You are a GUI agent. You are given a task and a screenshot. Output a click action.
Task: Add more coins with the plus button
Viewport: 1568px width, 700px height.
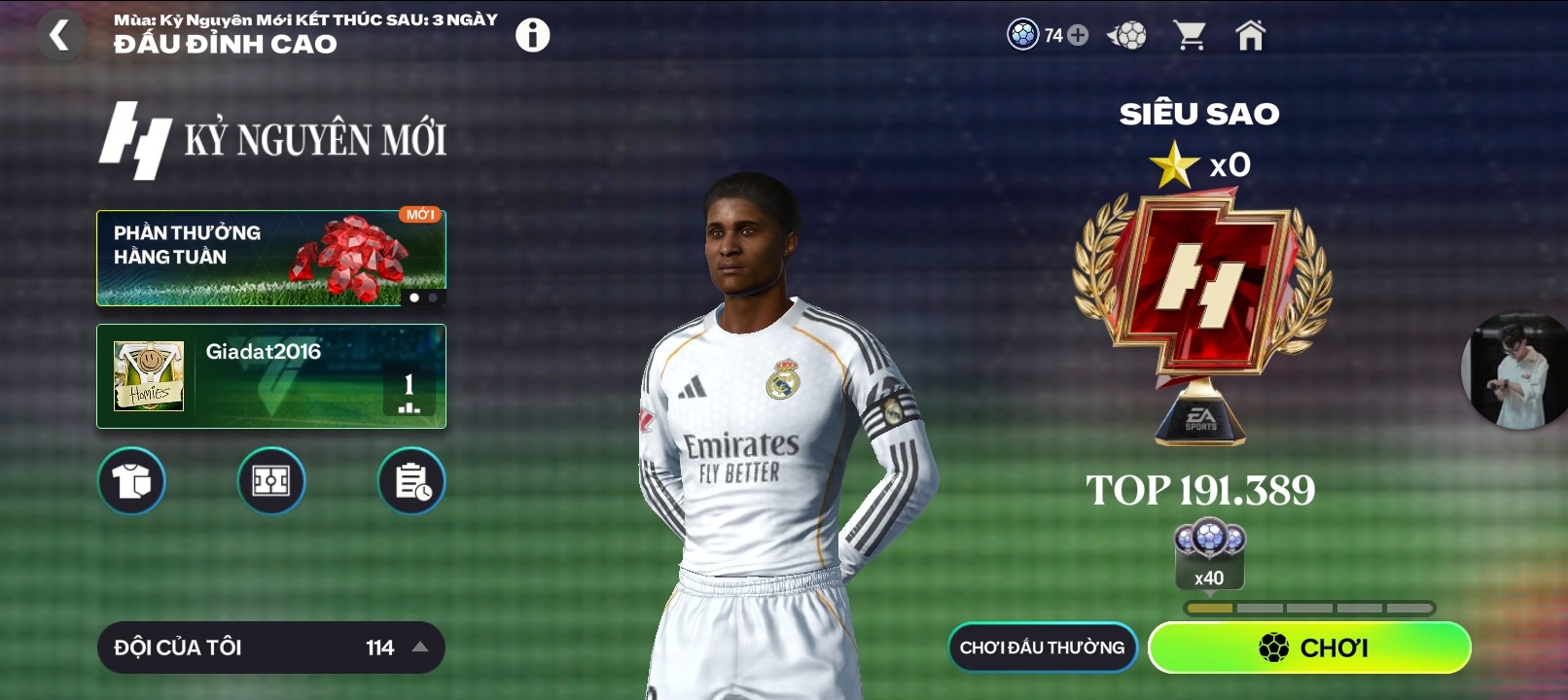[1078, 36]
